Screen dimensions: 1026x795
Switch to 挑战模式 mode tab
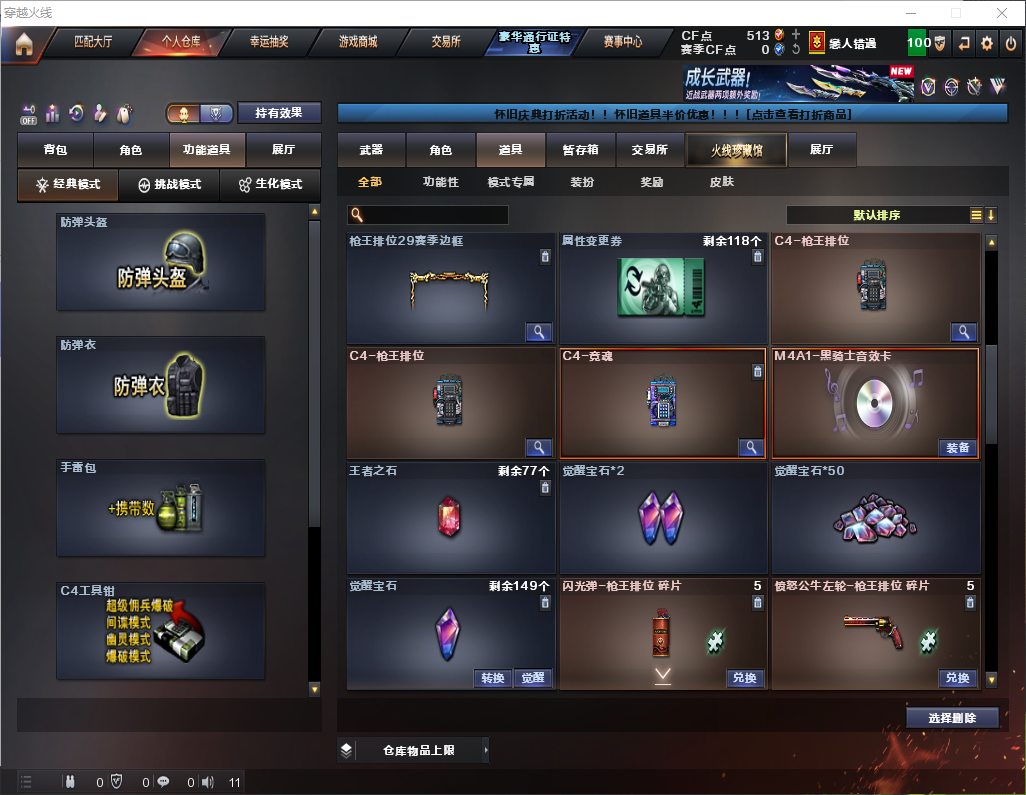169,185
